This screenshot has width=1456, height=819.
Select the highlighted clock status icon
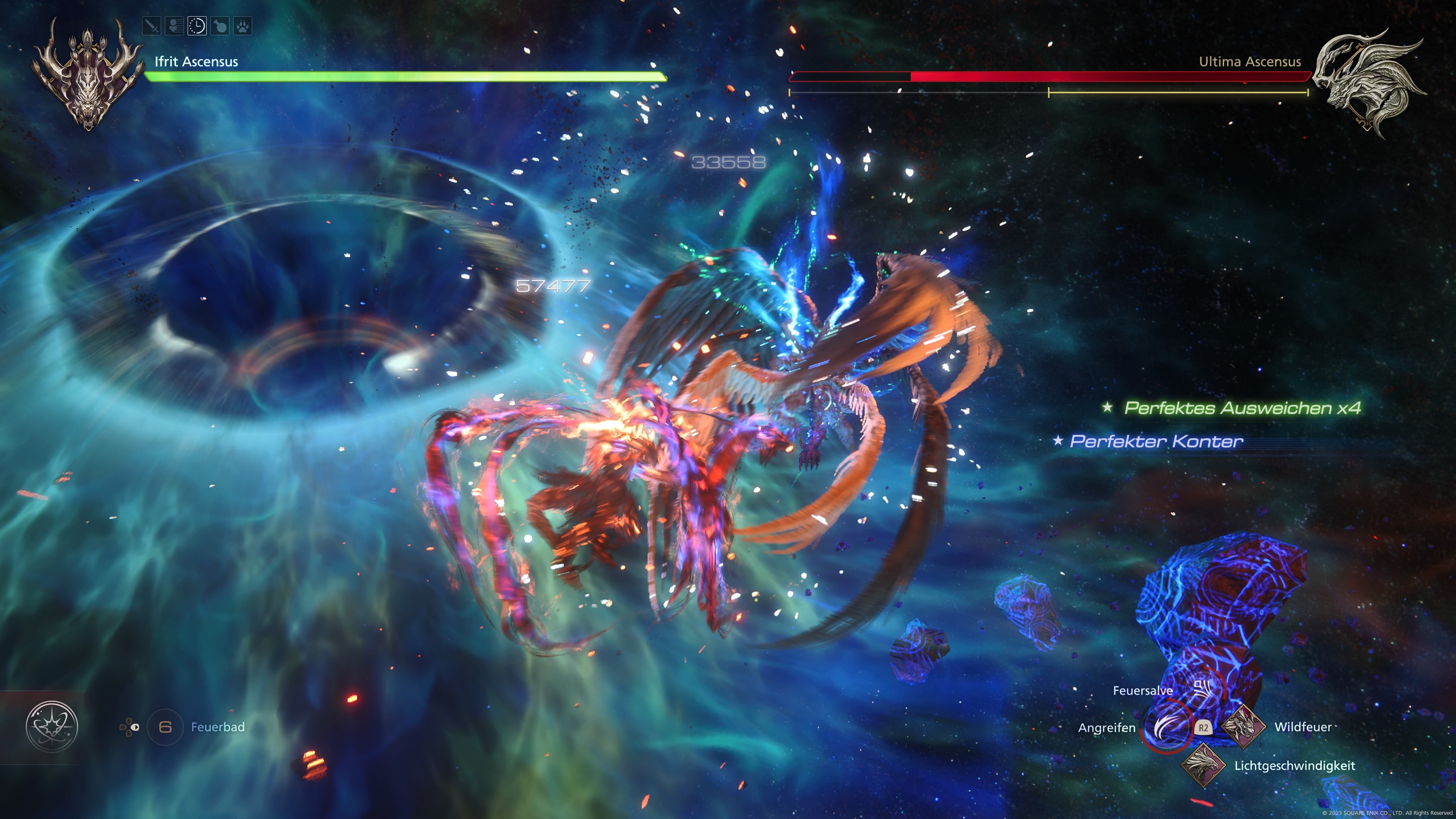pyautogui.click(x=197, y=27)
